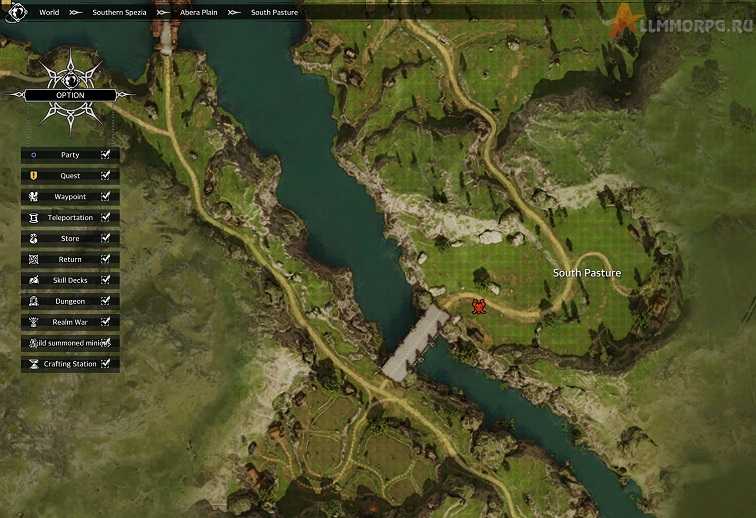Hide Crafting Station markers
Viewport: 756px width, 518px height.
click(105, 364)
